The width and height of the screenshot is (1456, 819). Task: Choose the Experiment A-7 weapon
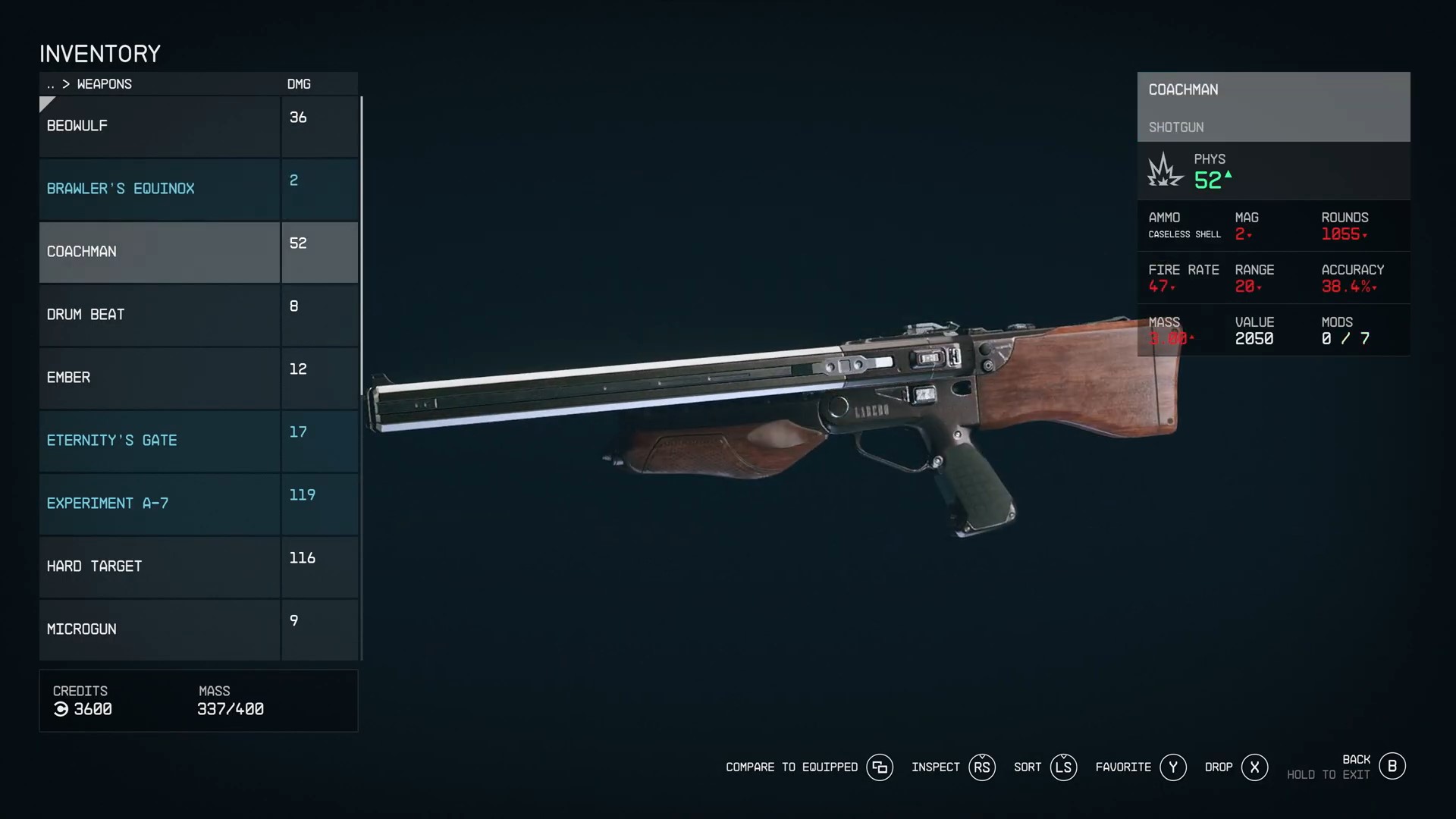(159, 504)
